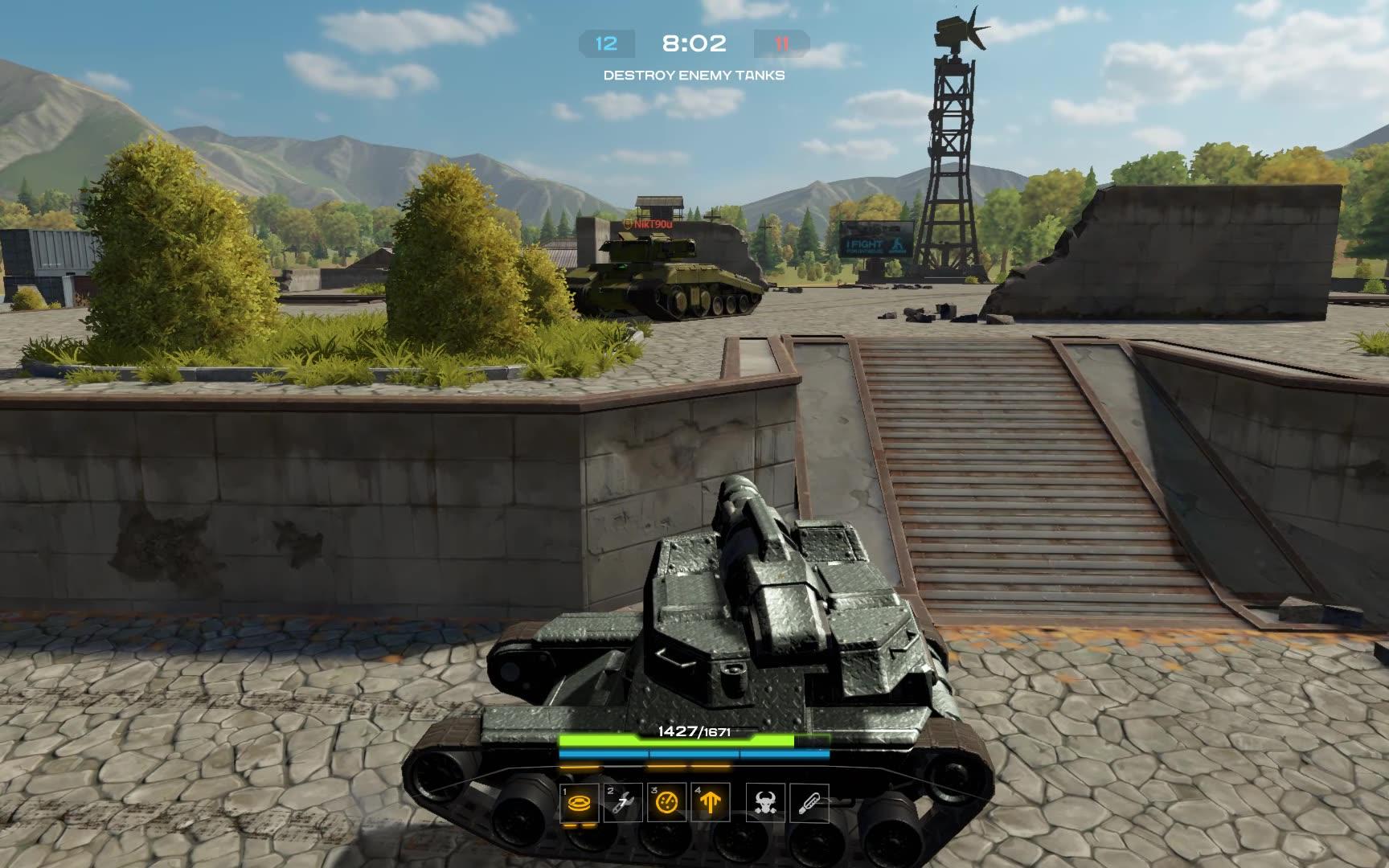Activate the landmine ability in slot 1
This screenshot has height=868, width=1389.
tap(580, 801)
